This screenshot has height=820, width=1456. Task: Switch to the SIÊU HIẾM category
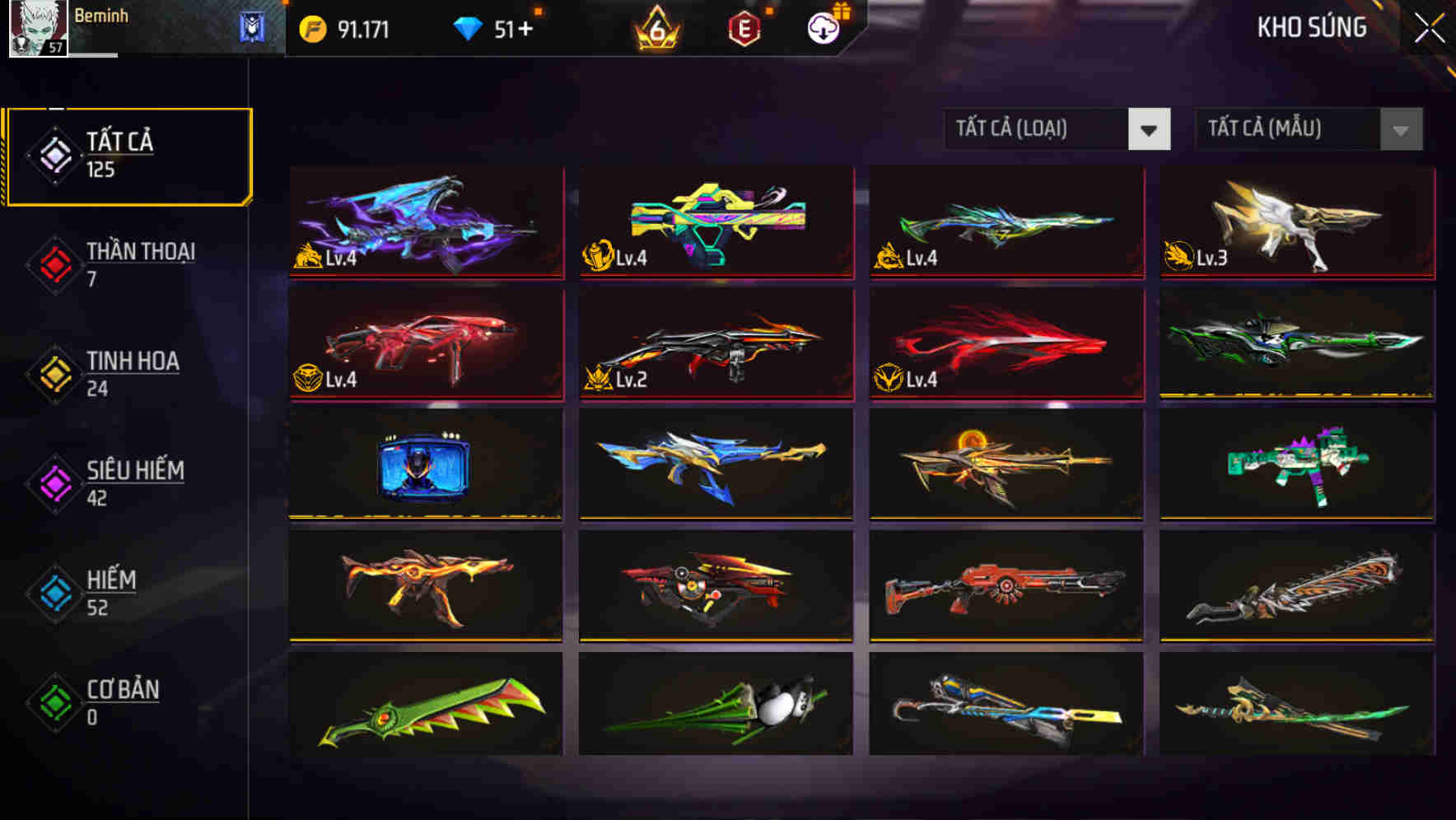pos(133,482)
